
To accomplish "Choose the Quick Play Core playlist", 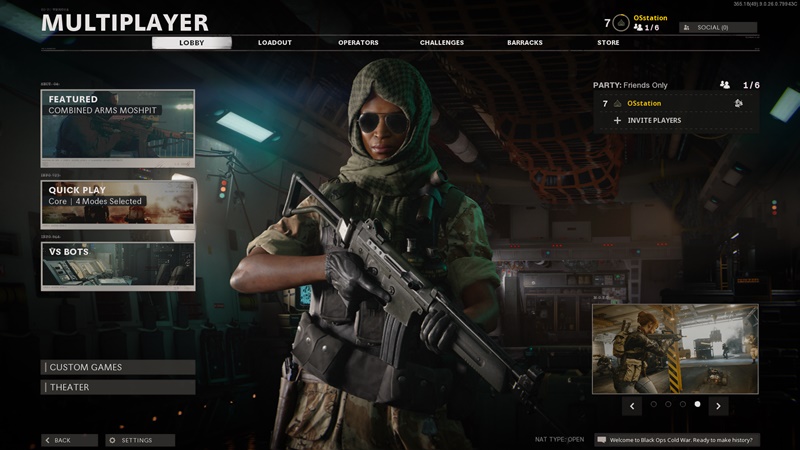I will pyautogui.click(x=118, y=203).
